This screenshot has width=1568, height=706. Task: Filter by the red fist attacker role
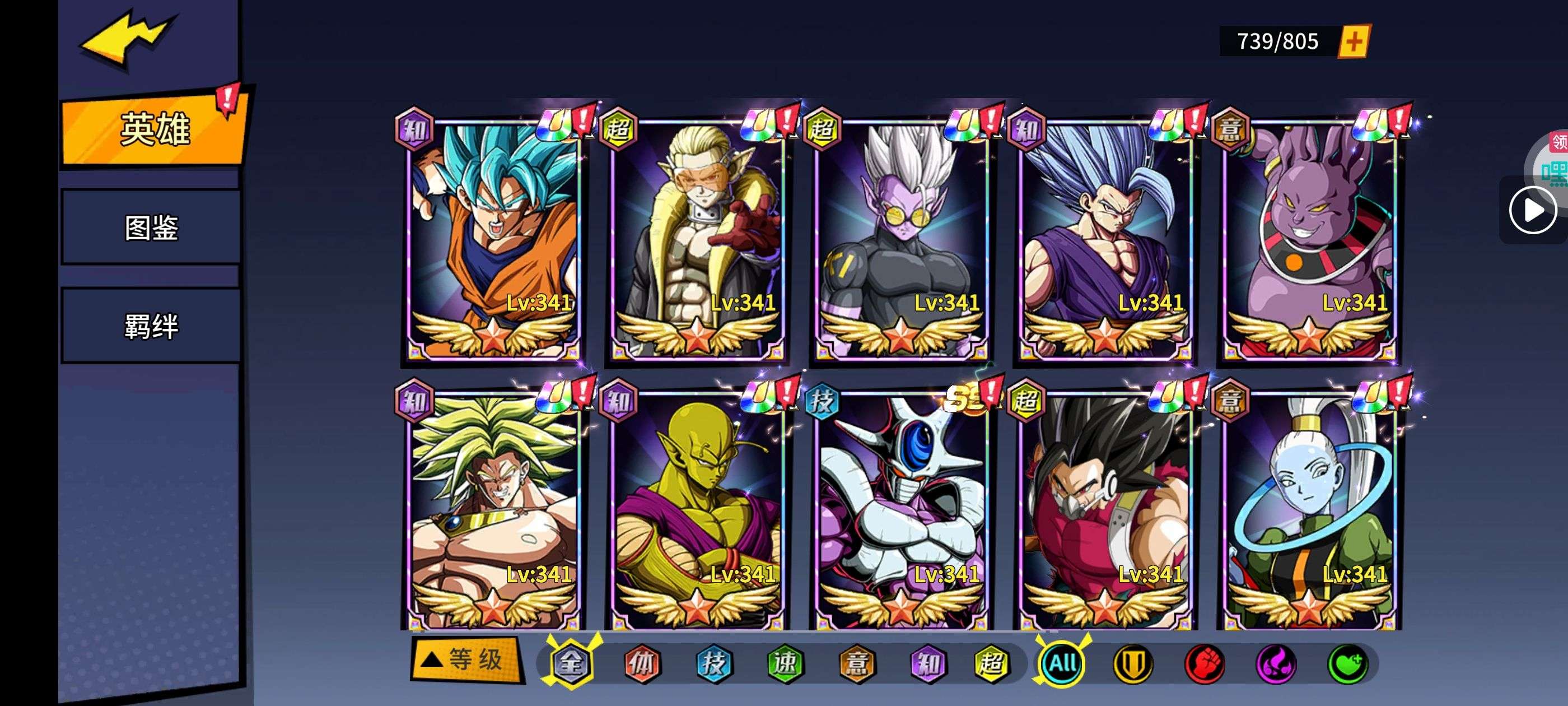(1205, 663)
